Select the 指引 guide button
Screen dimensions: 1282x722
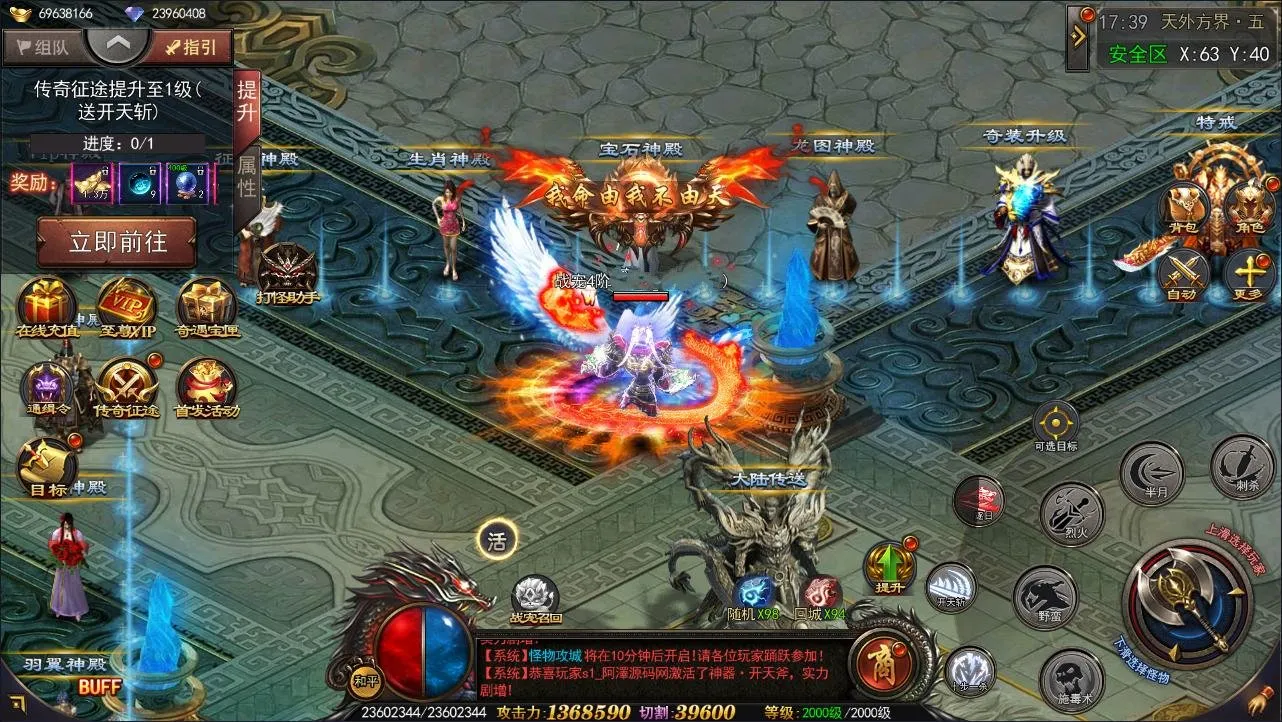(x=190, y=46)
